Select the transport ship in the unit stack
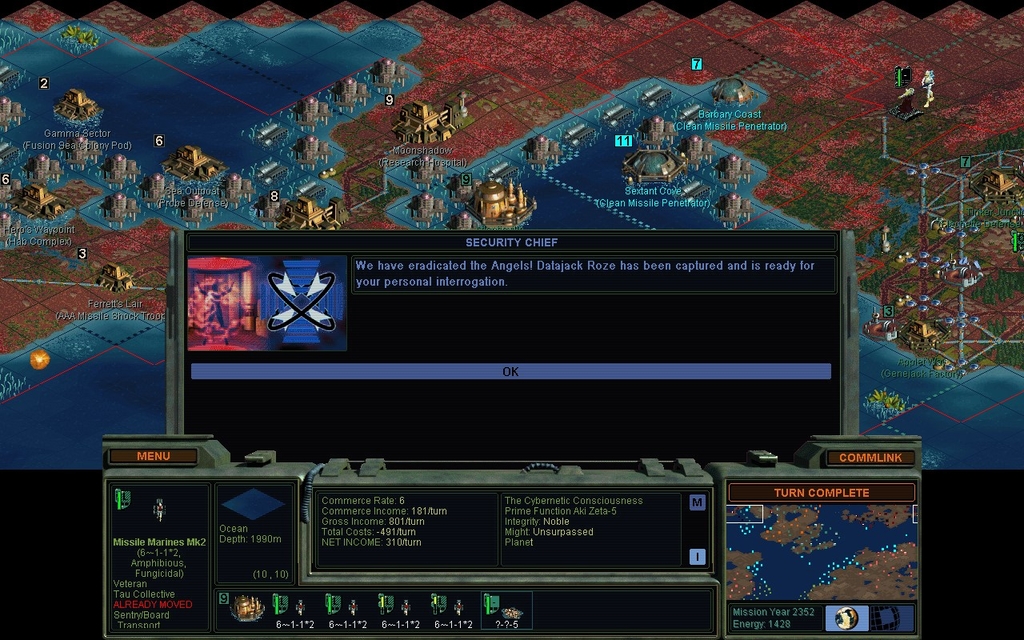The width and height of the screenshot is (1024, 640). point(247,607)
